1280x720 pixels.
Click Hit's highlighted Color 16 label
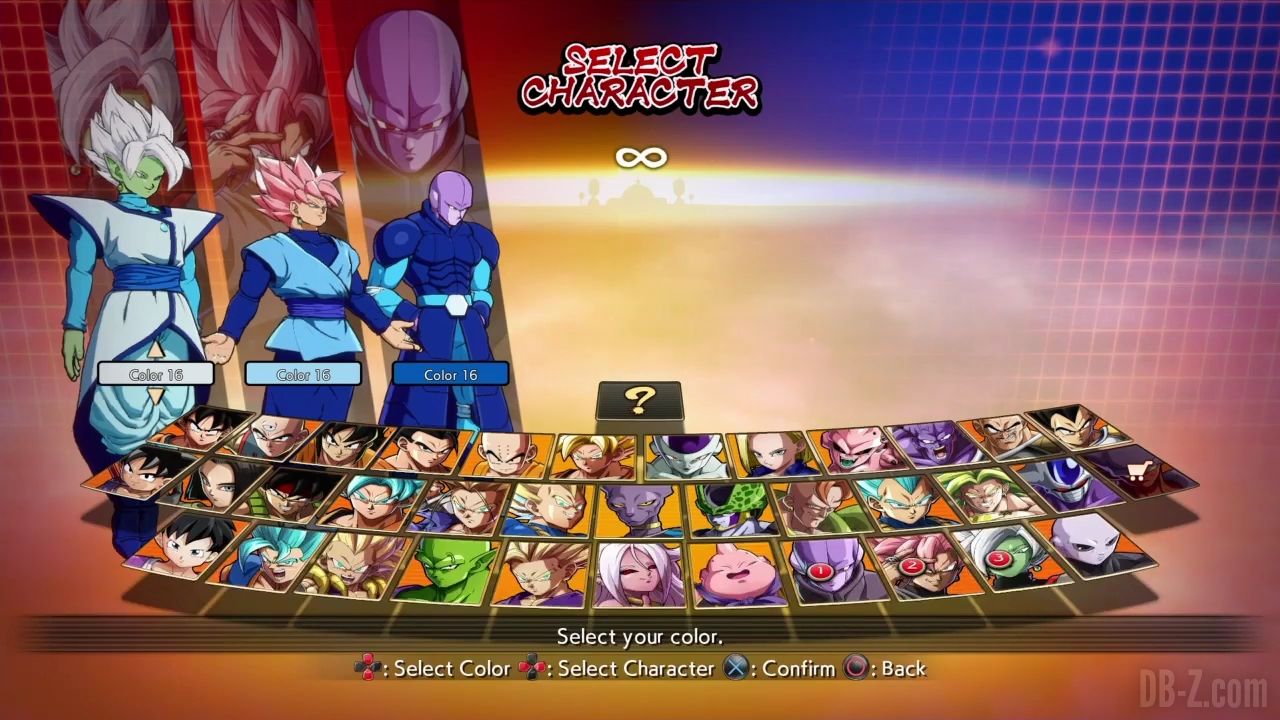pos(450,374)
